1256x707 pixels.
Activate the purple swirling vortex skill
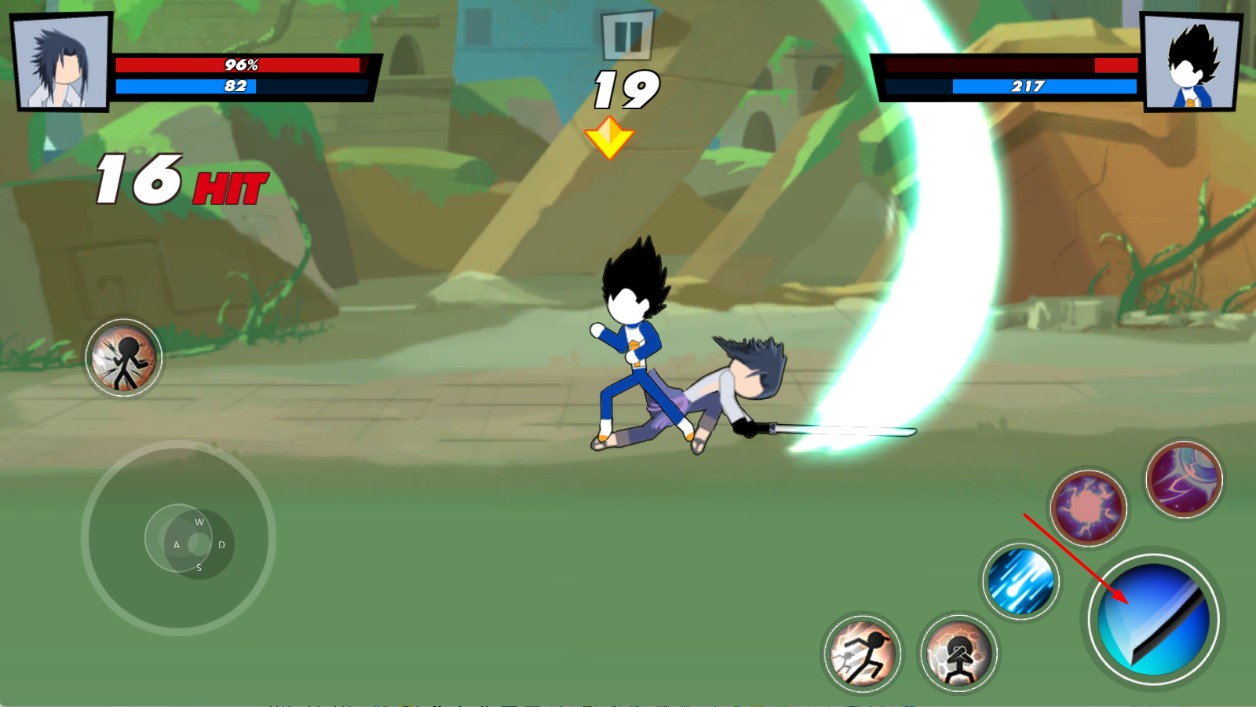click(1184, 479)
